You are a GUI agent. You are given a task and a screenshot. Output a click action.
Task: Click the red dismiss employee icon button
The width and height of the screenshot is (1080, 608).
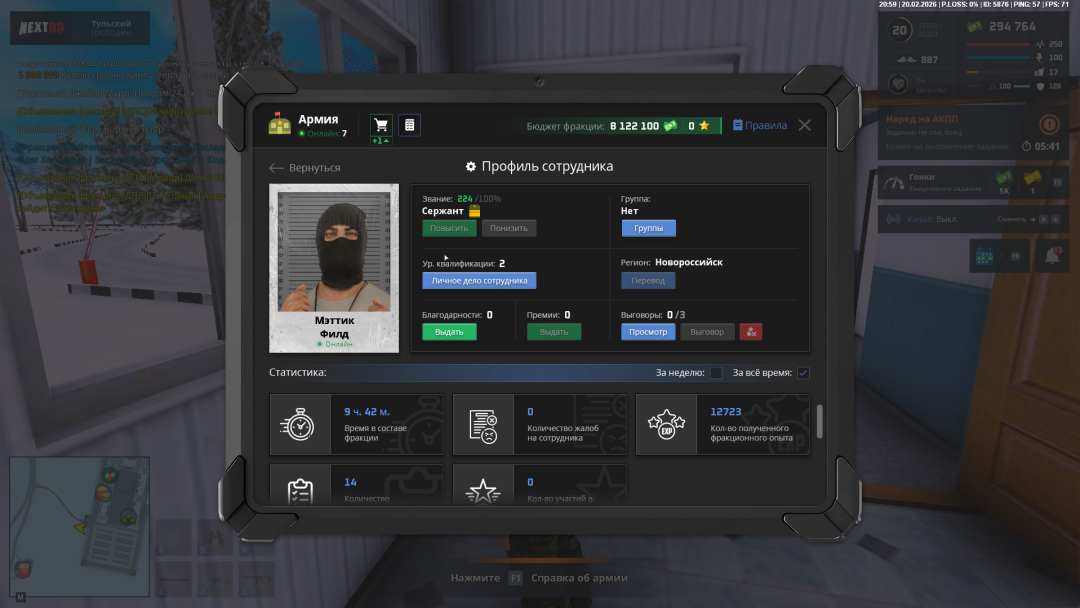pos(750,332)
